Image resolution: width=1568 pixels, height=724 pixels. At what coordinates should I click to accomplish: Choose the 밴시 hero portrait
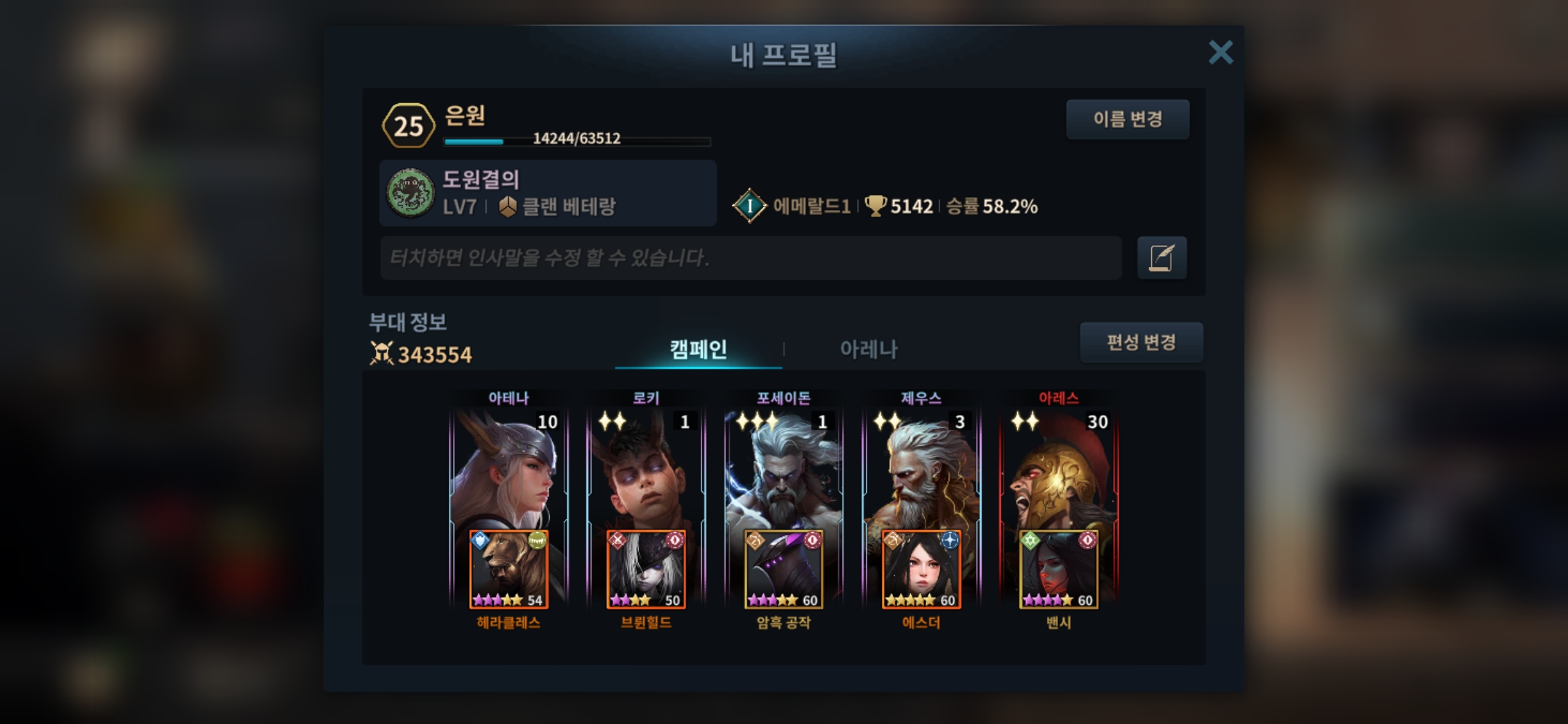[x=1059, y=570]
